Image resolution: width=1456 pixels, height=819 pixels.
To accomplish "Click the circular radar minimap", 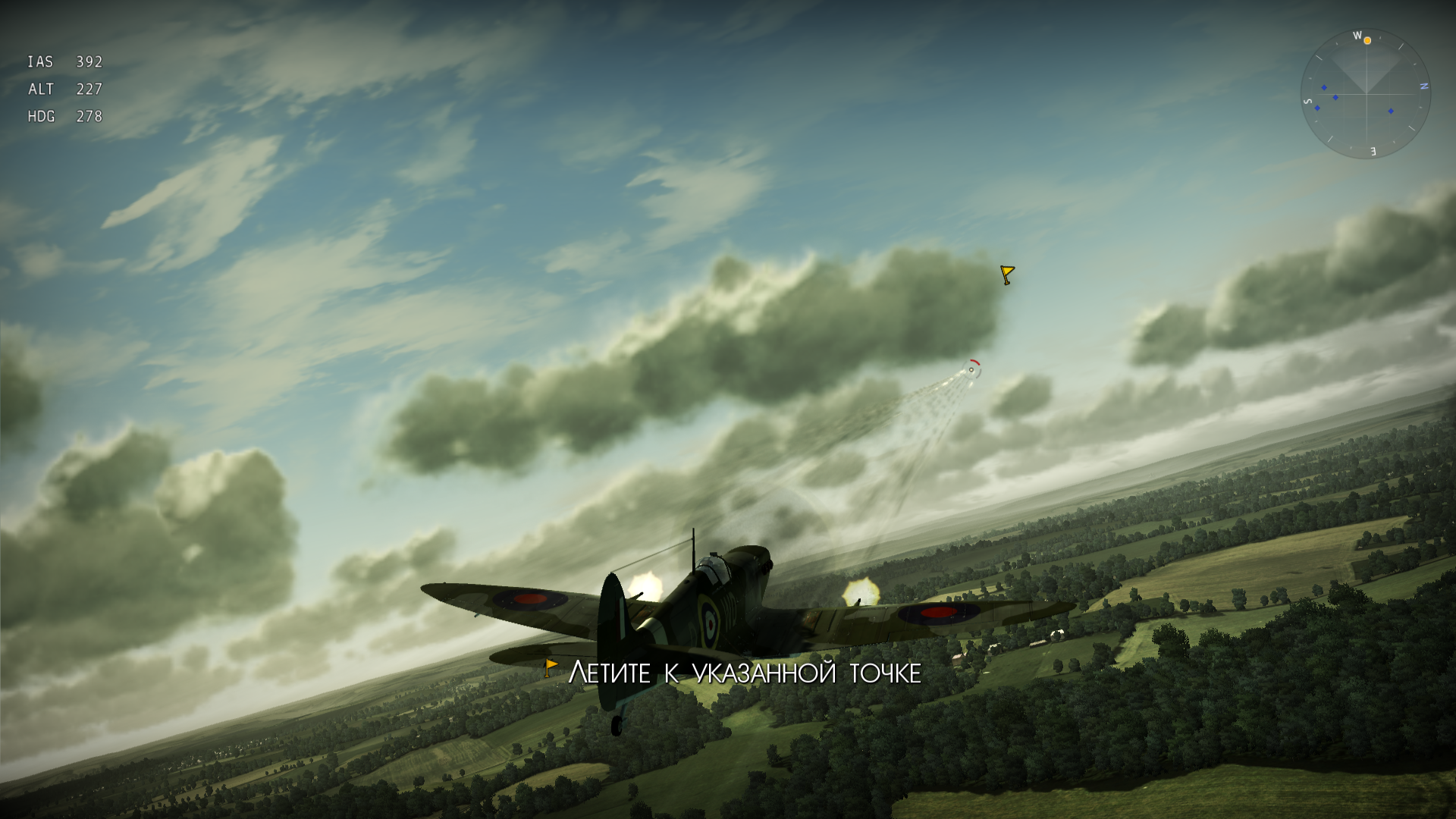I will click(1366, 94).
